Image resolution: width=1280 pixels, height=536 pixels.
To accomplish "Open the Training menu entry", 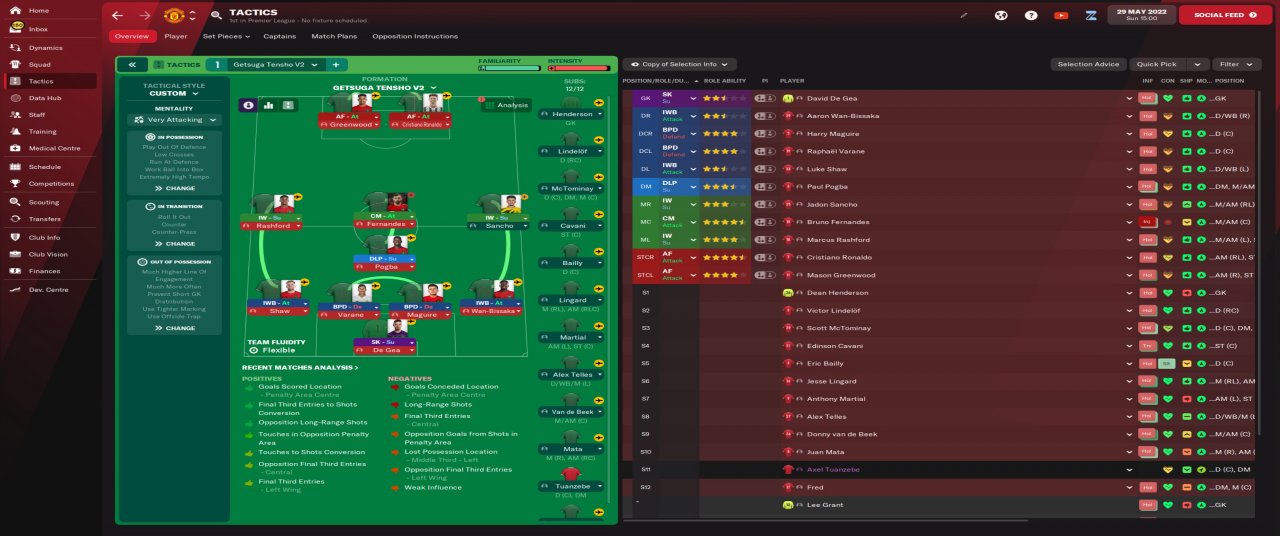I will click(x=42, y=131).
